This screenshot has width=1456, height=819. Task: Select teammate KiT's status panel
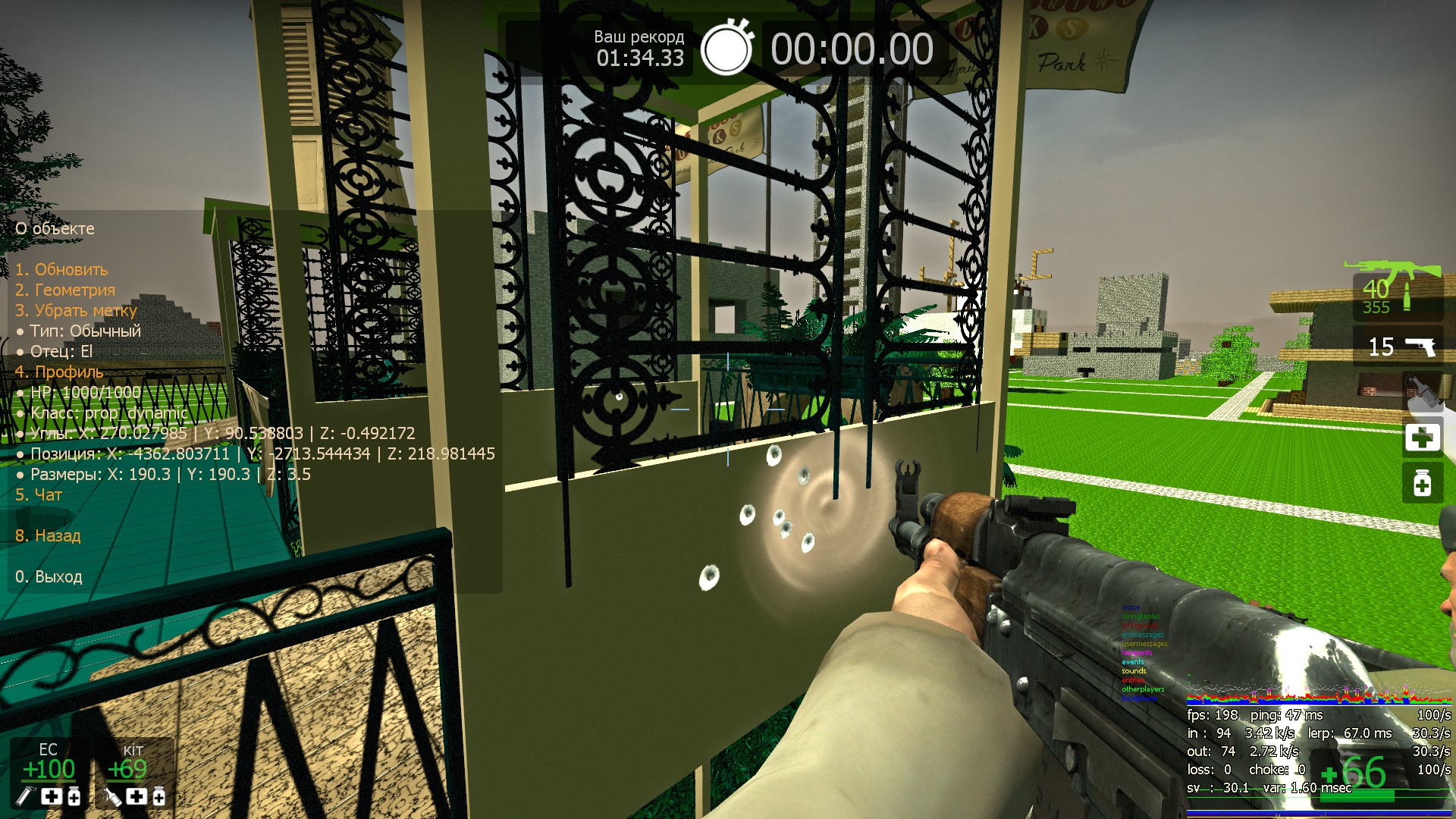134,772
